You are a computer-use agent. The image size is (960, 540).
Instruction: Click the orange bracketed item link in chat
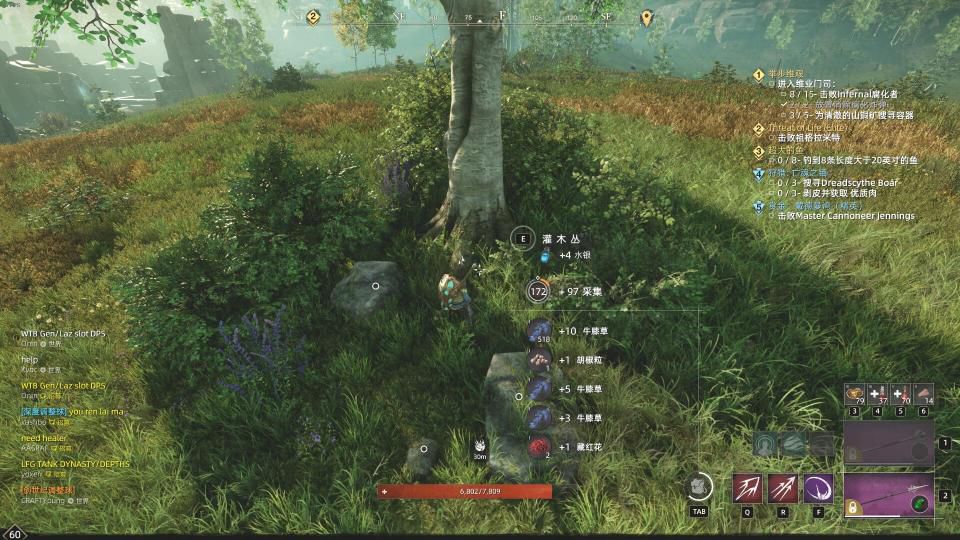pos(49,490)
